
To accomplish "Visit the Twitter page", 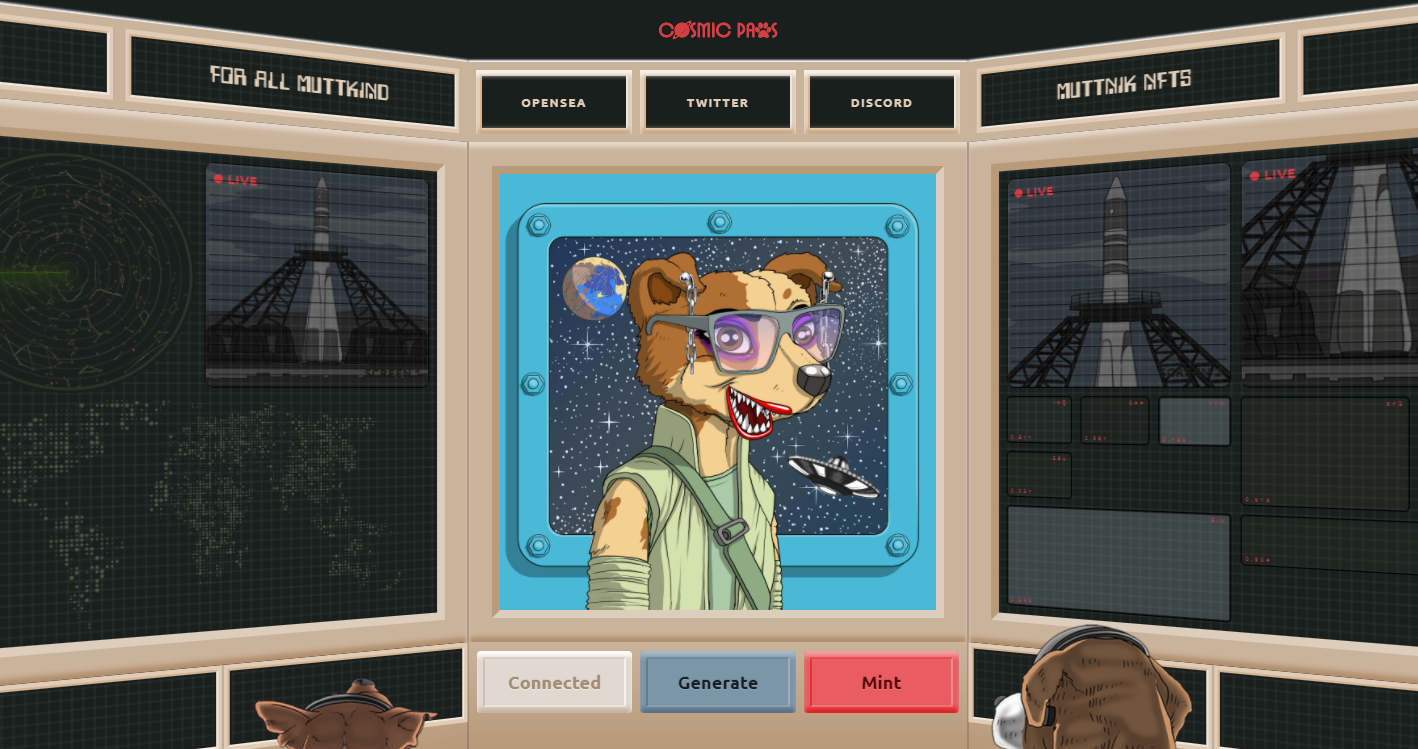I will click(x=718, y=102).
